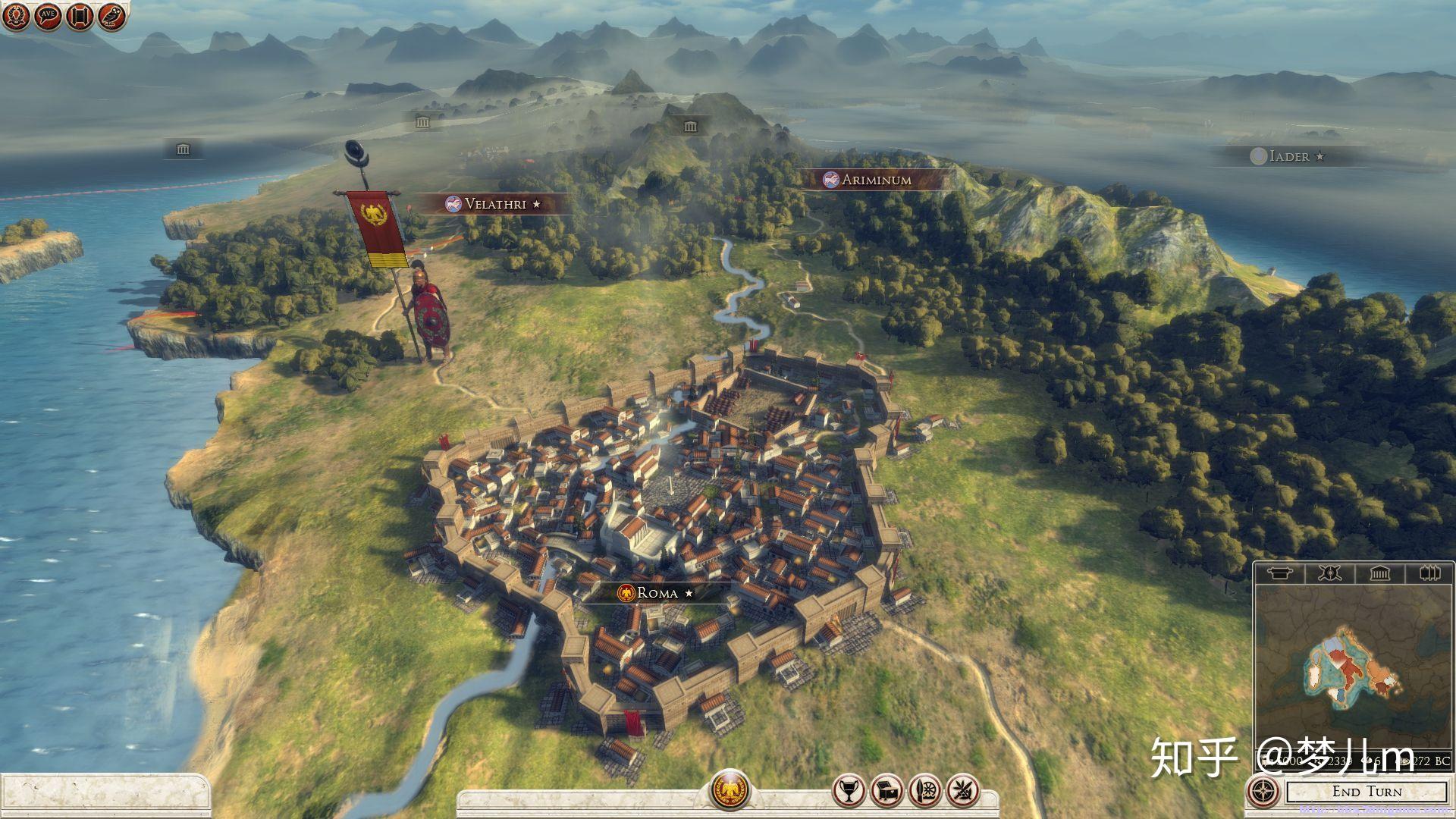
Task: Select the golden eagle faction emblem
Action: [x=730, y=790]
